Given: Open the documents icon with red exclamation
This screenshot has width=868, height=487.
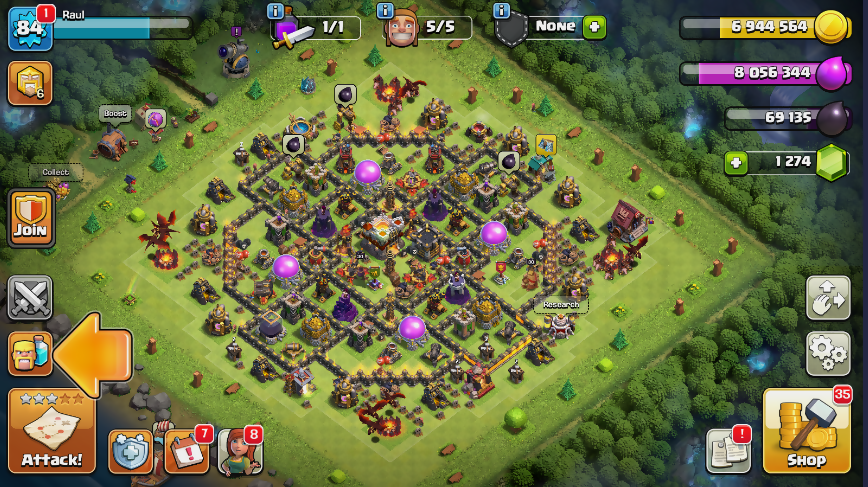Looking at the screenshot, I should [728, 451].
